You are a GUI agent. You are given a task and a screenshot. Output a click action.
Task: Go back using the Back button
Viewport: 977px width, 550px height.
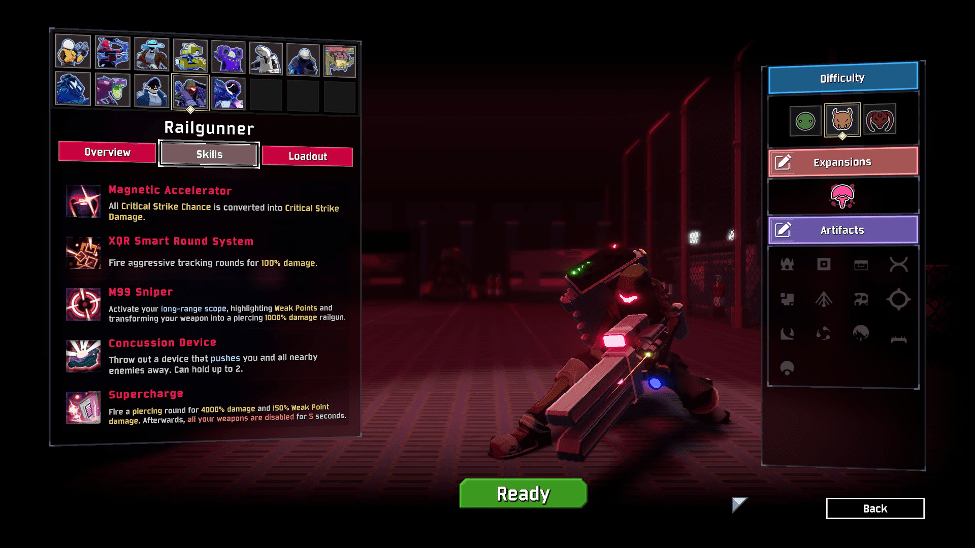(x=875, y=508)
